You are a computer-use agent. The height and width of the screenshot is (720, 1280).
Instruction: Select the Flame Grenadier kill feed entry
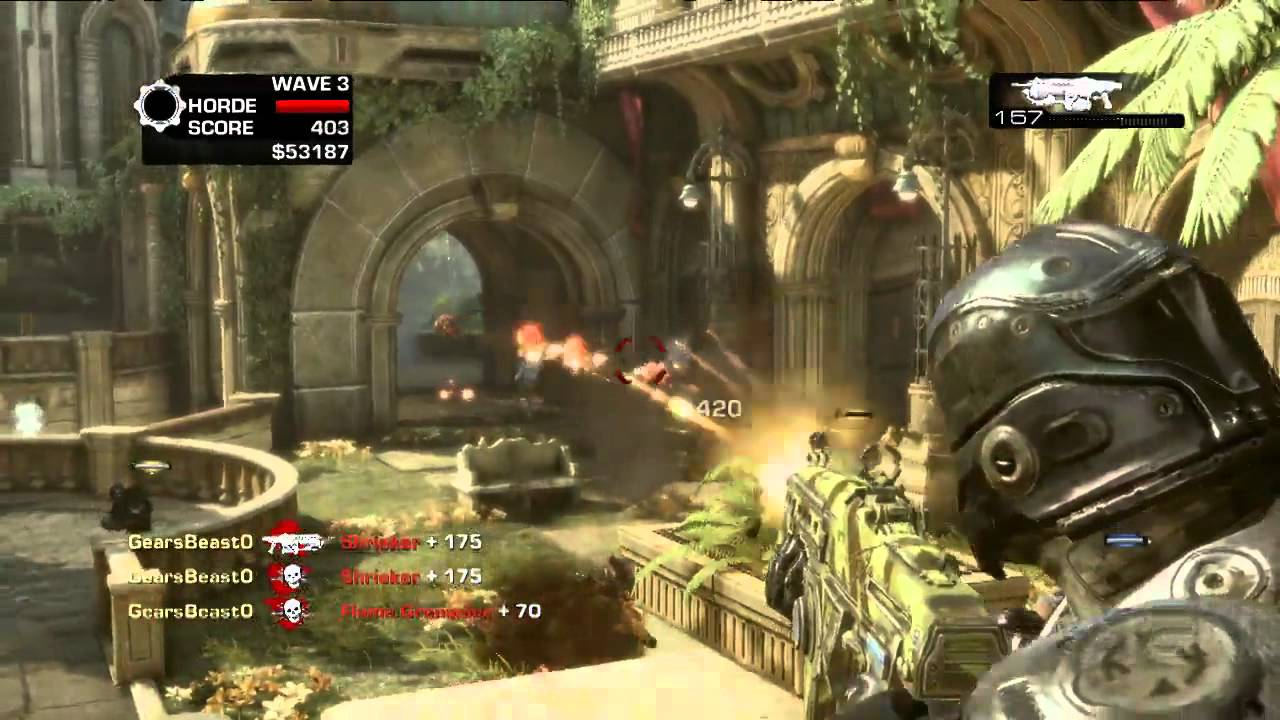(415, 611)
